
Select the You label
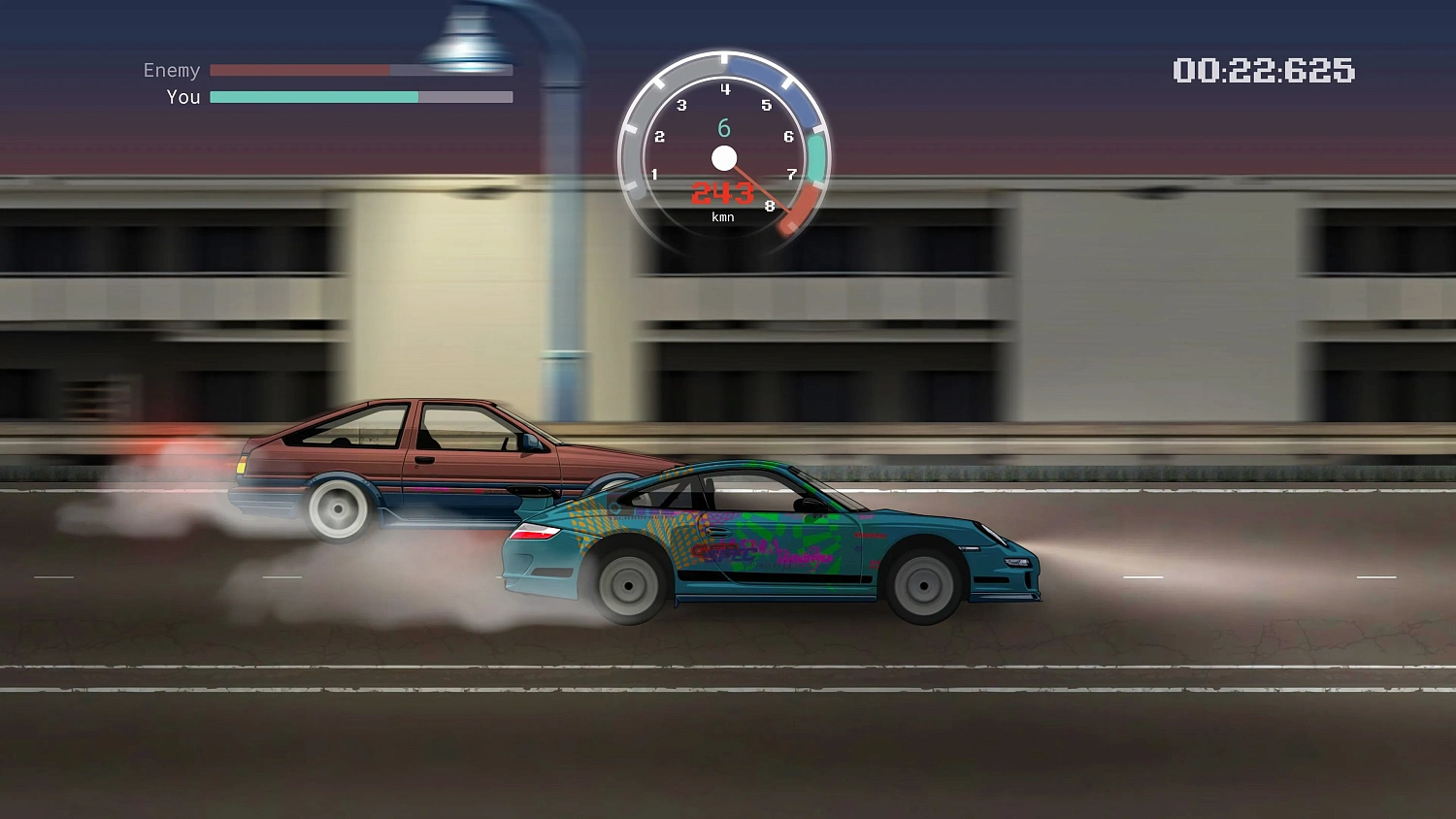(x=183, y=97)
